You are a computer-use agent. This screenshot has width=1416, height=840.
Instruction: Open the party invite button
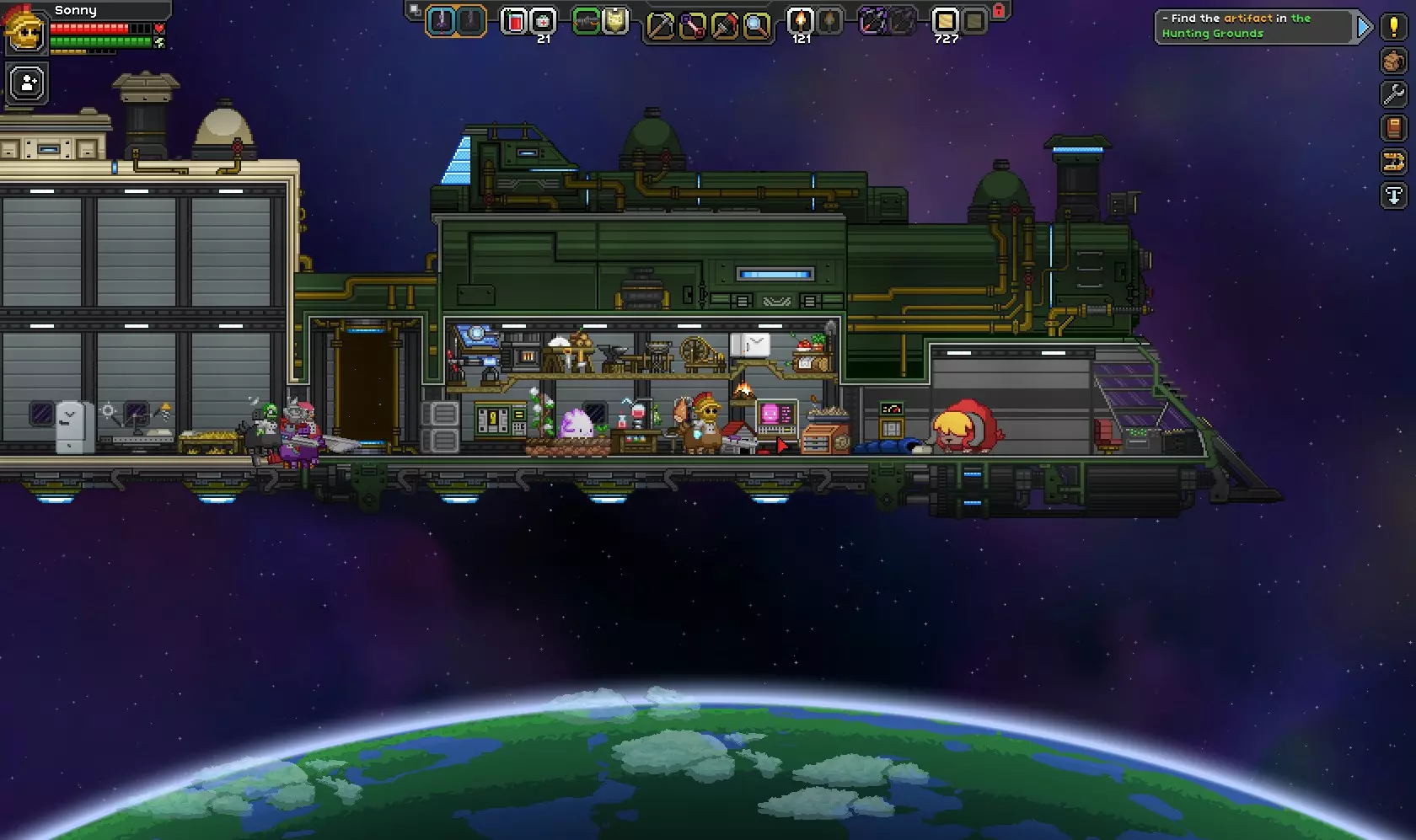click(27, 84)
